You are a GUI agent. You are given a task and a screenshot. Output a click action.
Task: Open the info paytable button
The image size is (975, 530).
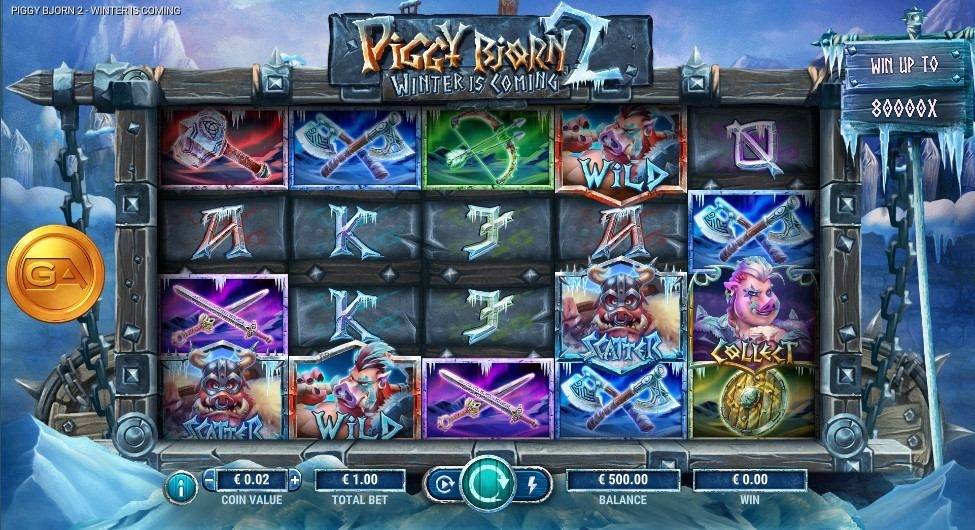click(x=181, y=487)
